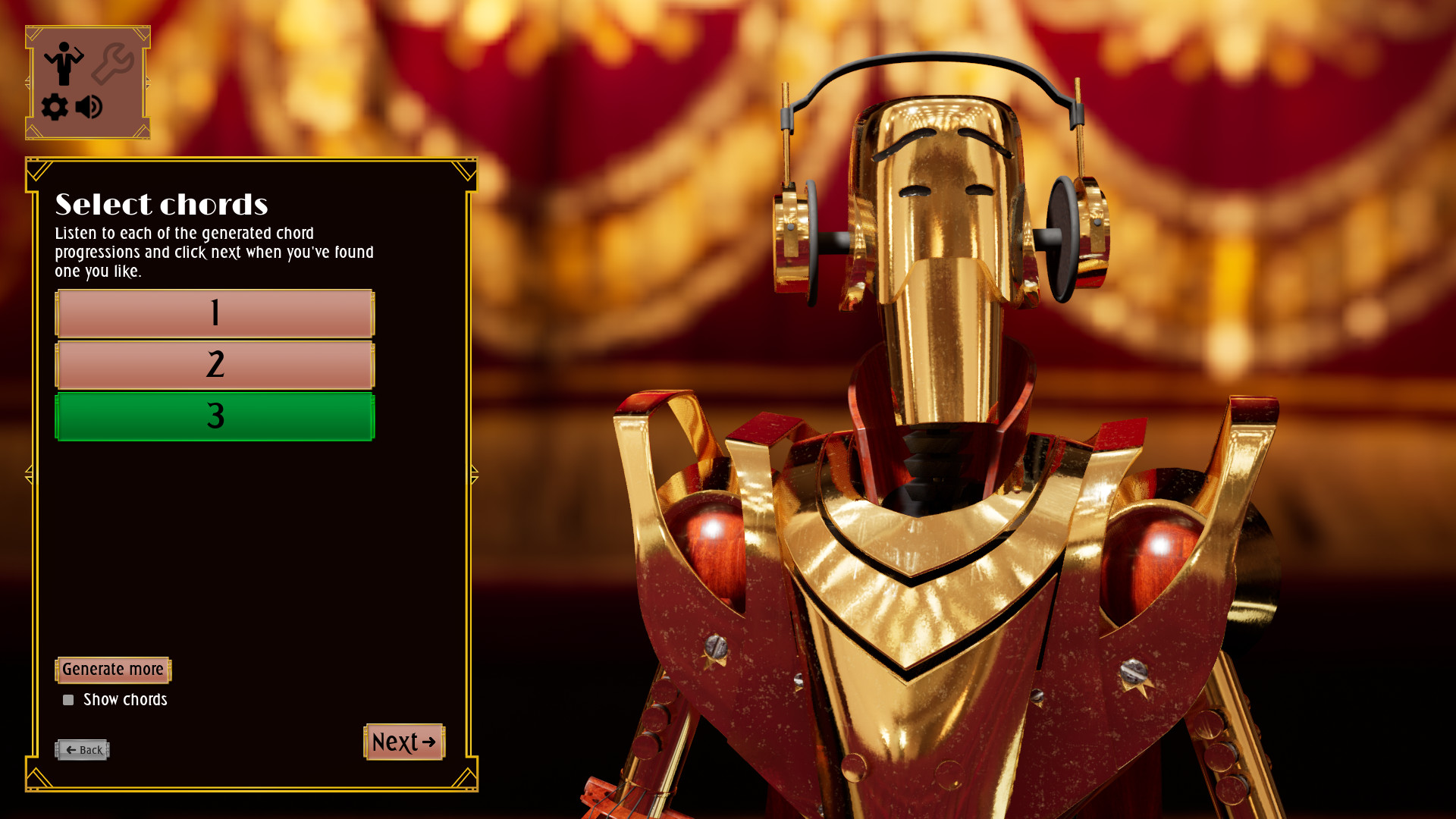1456x819 pixels.
Task: Click Generate more chord progressions
Action: pos(112,670)
